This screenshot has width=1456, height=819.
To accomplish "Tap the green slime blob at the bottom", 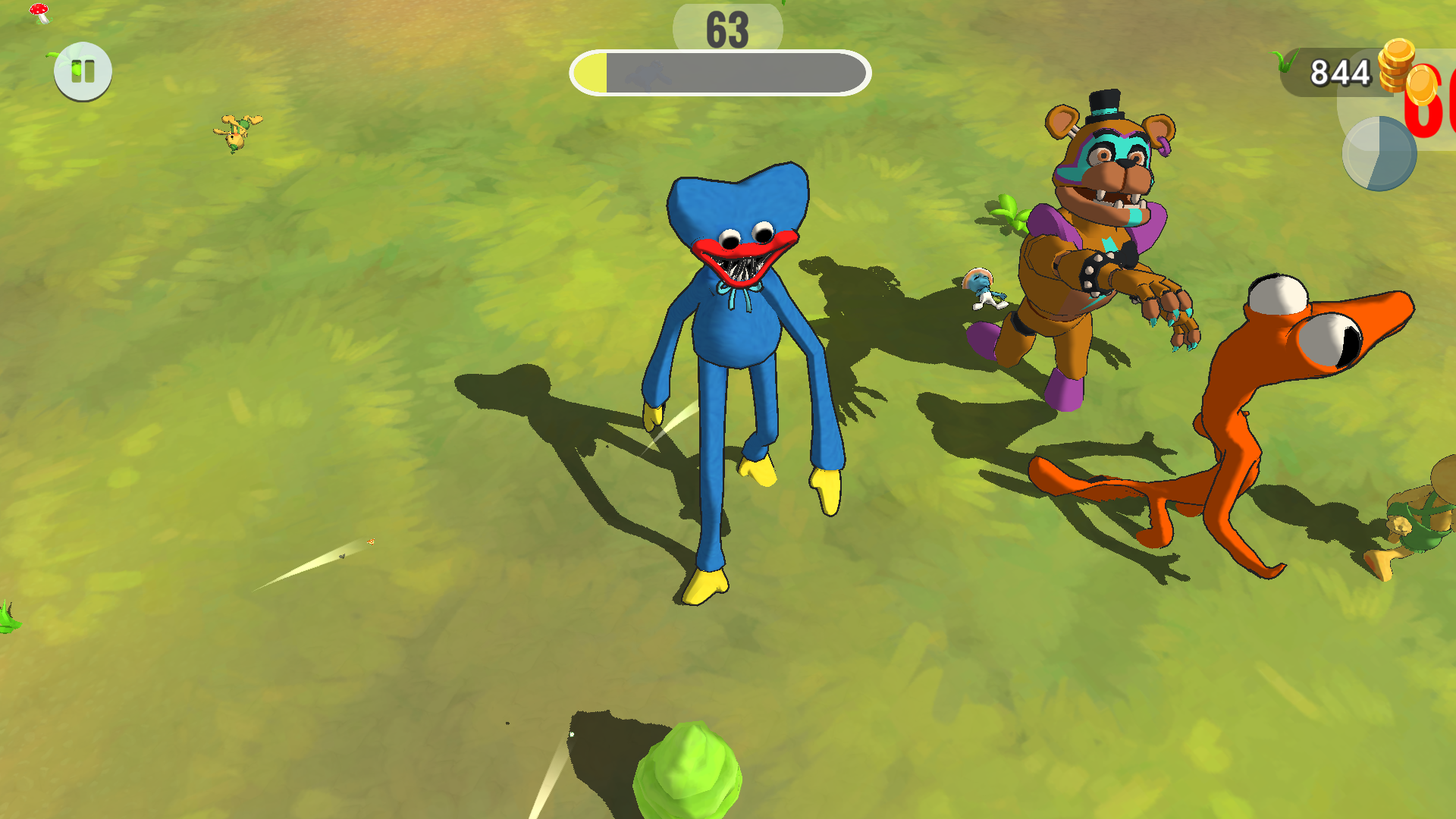I will click(690, 773).
